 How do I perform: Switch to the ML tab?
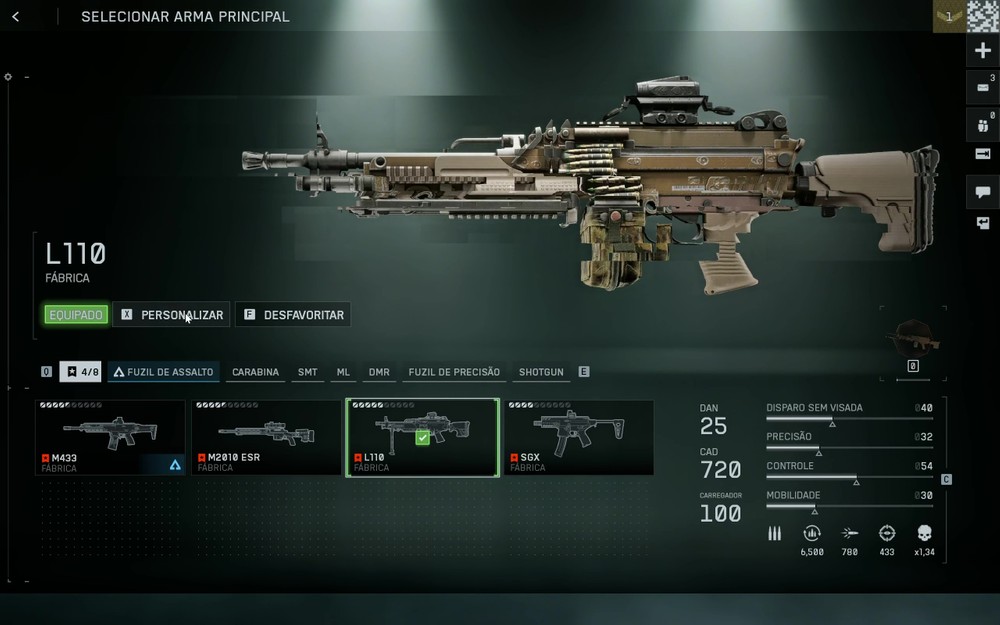pos(343,372)
